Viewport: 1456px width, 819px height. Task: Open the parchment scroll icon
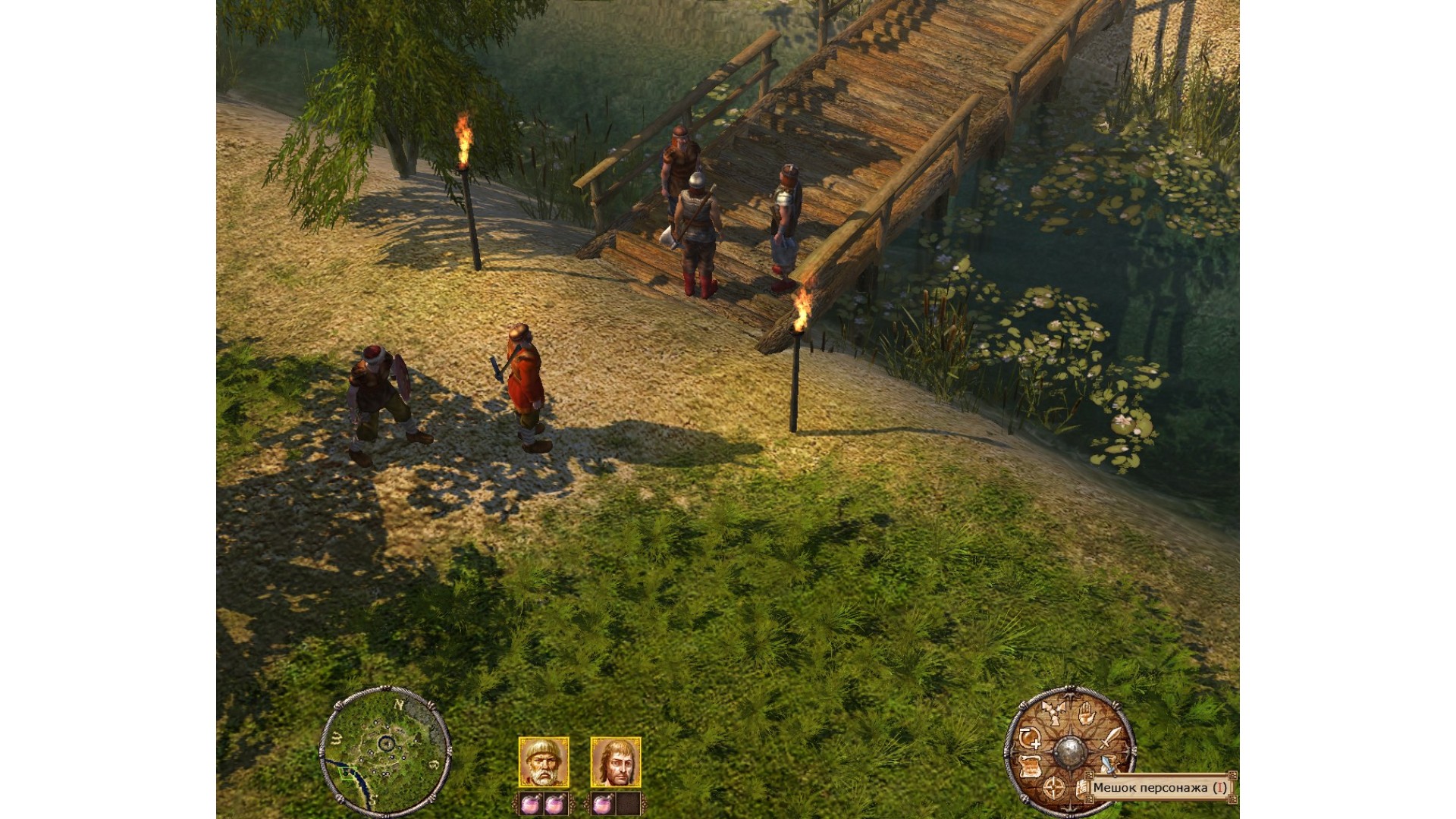(1030, 766)
